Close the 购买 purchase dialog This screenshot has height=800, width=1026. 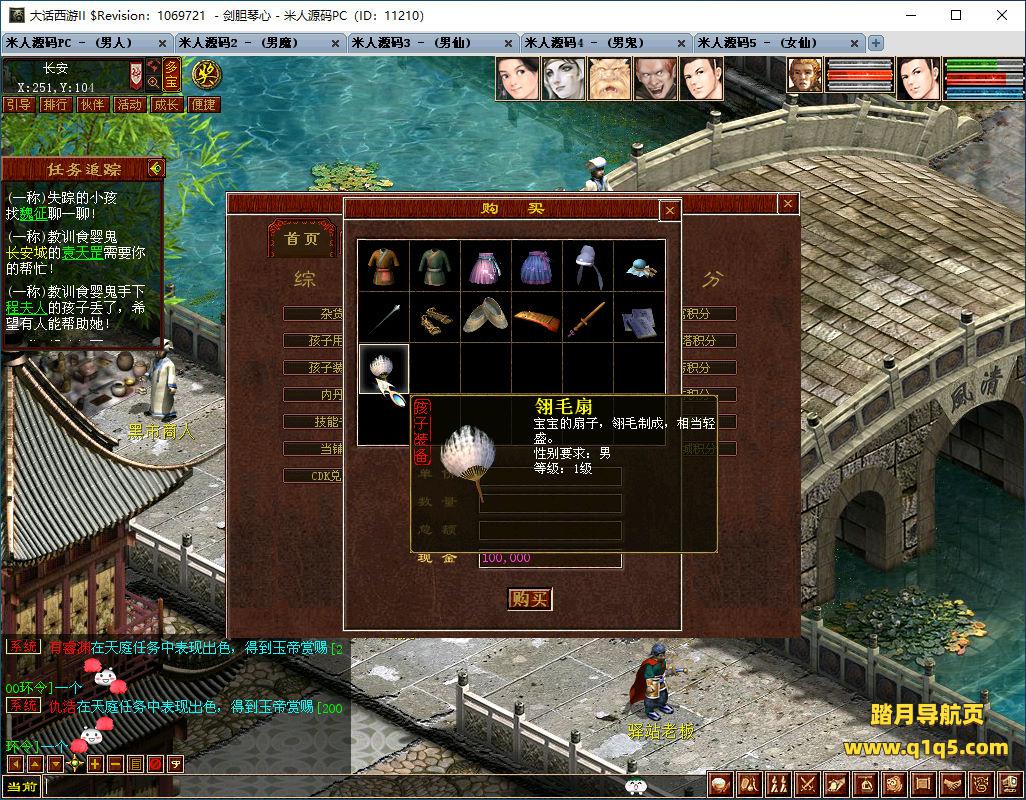670,210
